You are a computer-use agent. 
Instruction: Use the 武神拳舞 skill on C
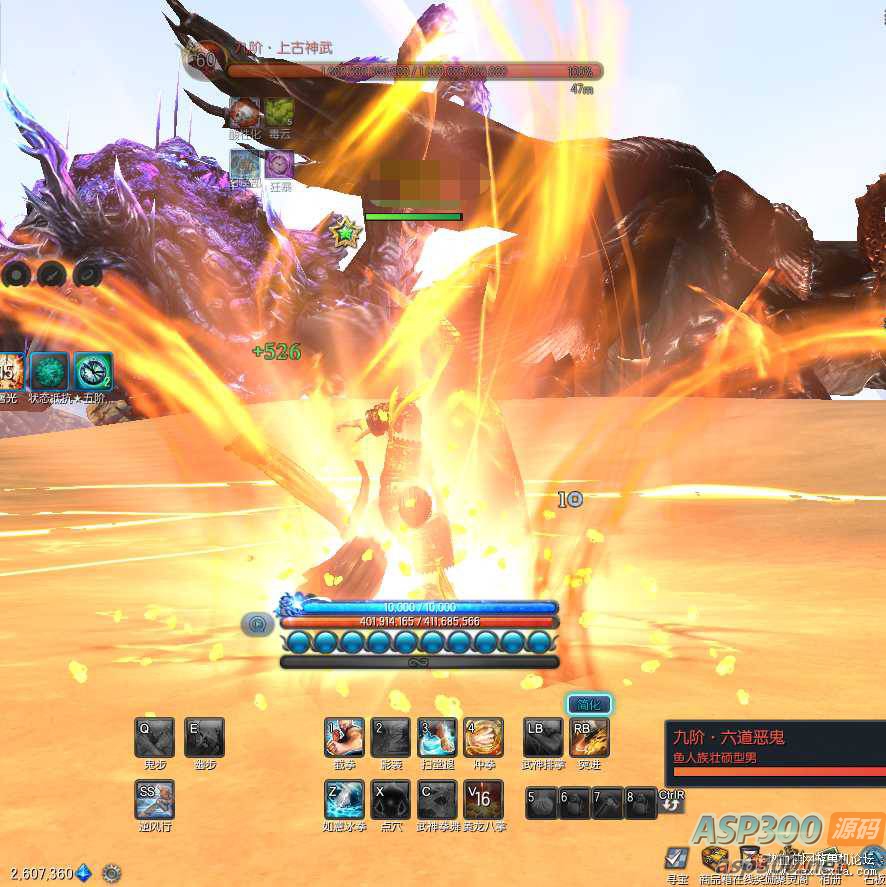tap(437, 800)
